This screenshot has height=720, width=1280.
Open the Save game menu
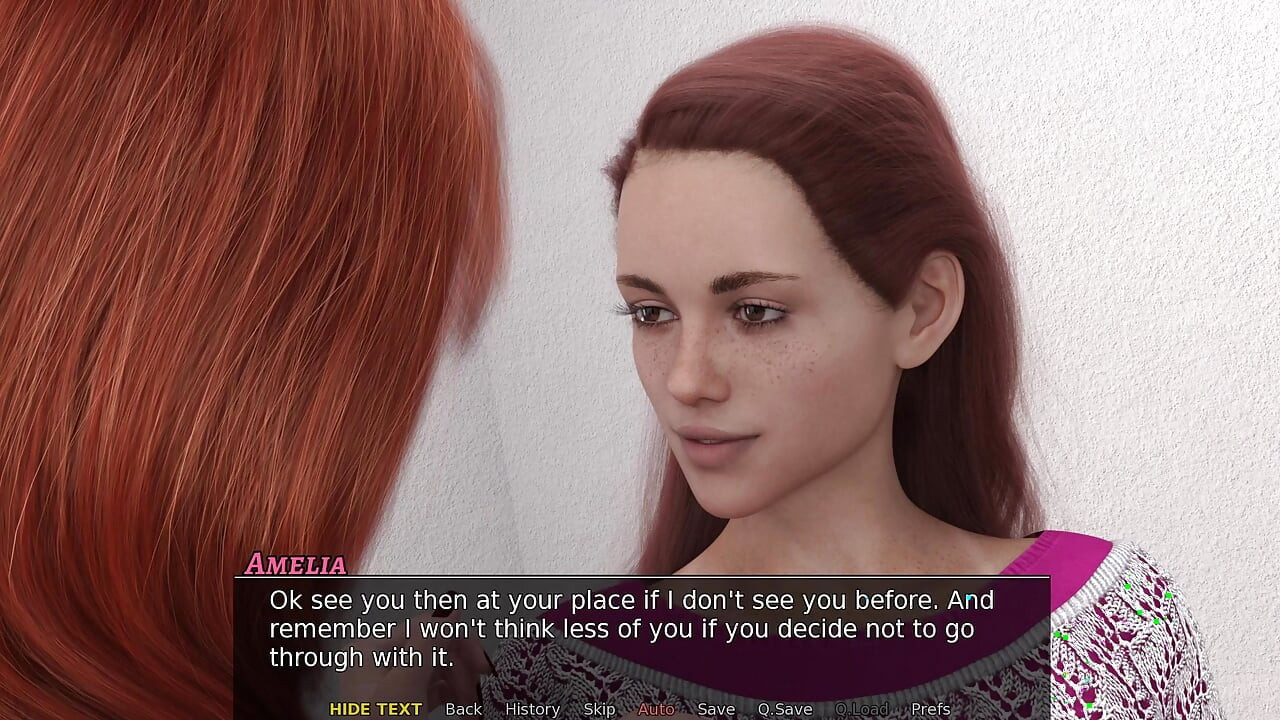point(716,709)
